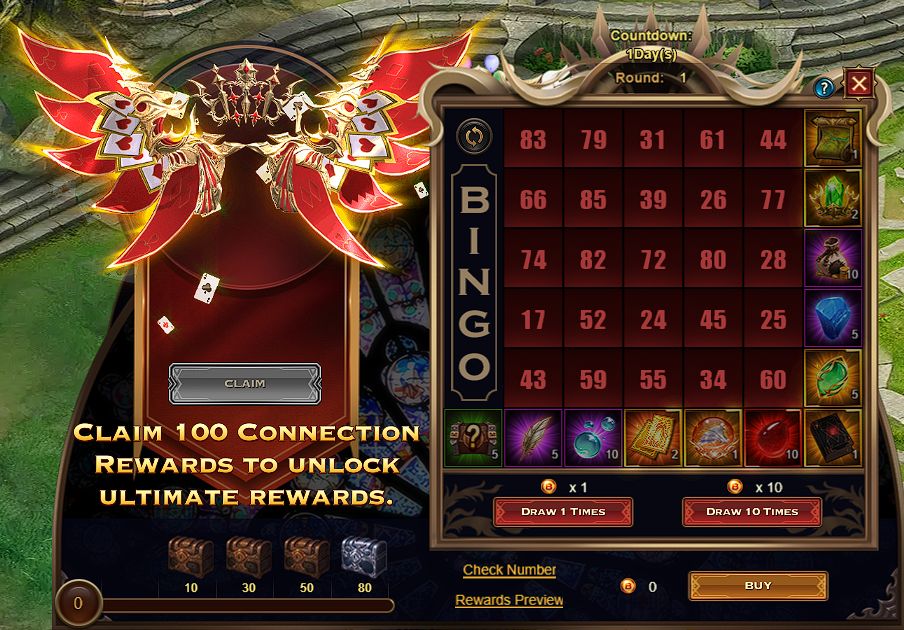Select the blue crystal reward icon
The height and width of the screenshot is (630, 904).
point(833,319)
